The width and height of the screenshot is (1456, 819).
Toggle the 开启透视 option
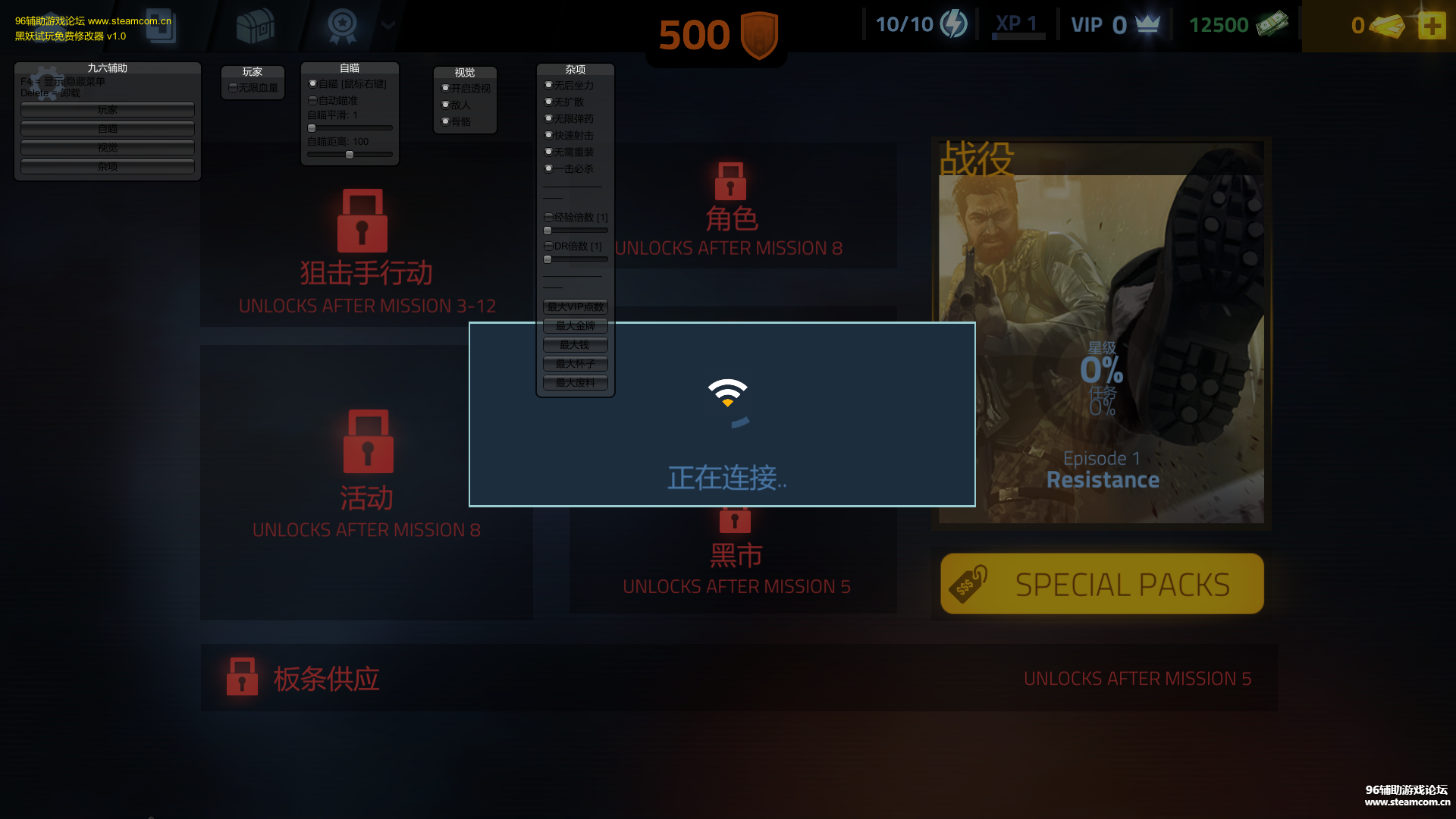coord(446,88)
